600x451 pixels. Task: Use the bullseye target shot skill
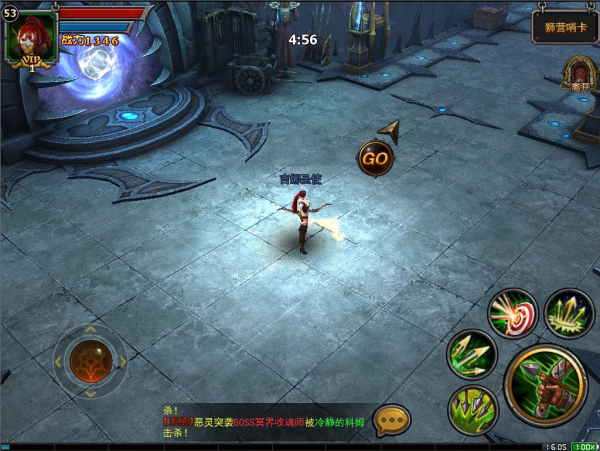click(x=512, y=312)
